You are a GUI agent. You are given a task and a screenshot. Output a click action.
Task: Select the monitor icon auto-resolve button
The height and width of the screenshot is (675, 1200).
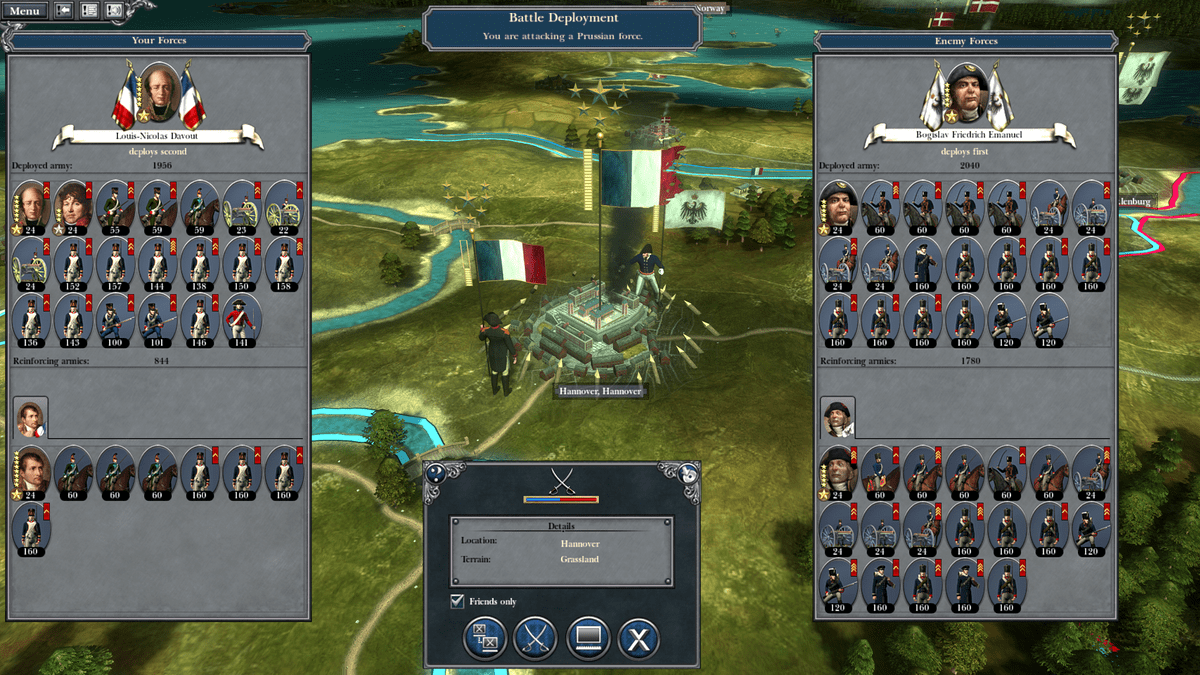pos(588,638)
